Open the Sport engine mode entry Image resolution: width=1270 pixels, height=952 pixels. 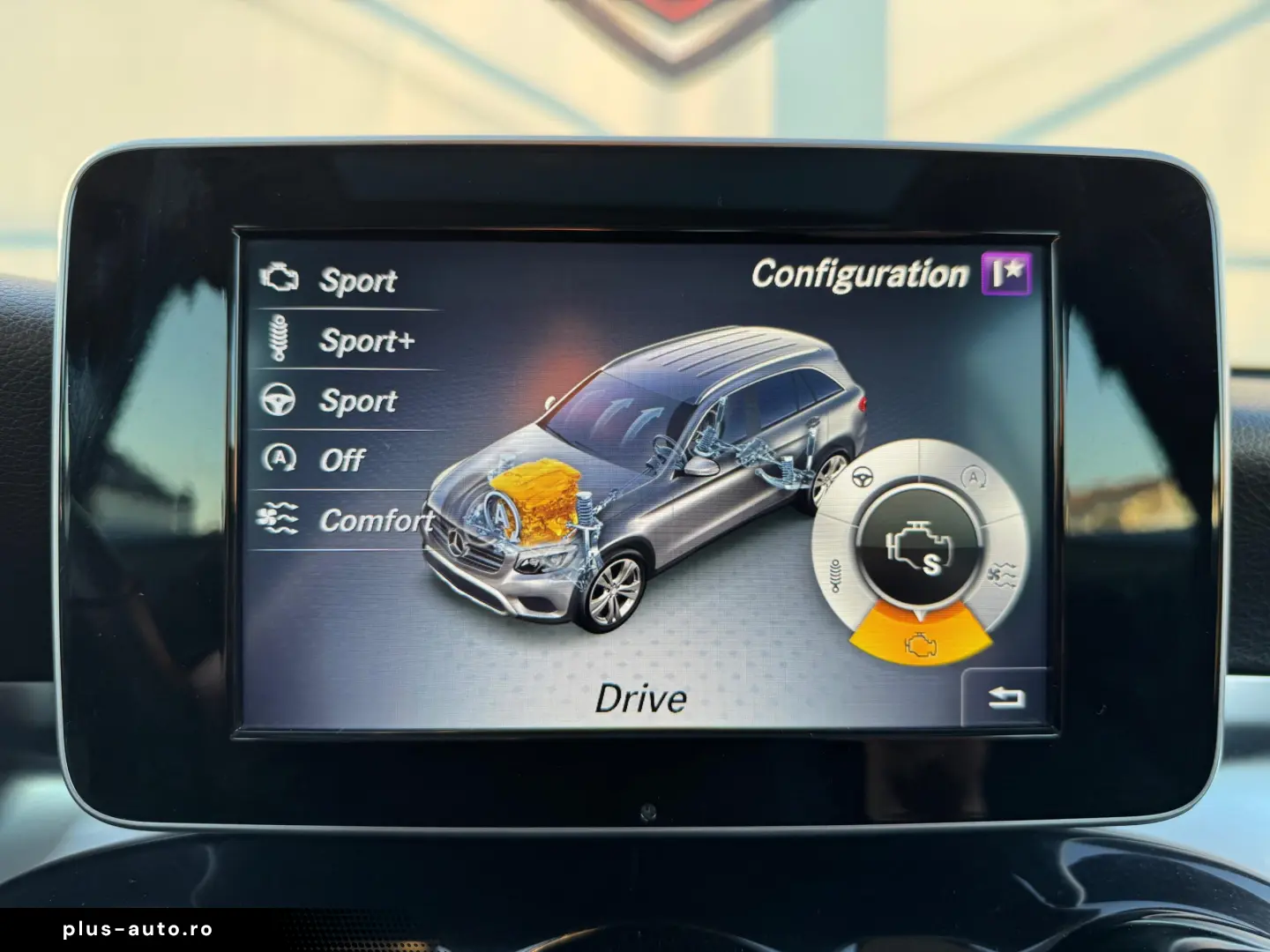click(358, 280)
